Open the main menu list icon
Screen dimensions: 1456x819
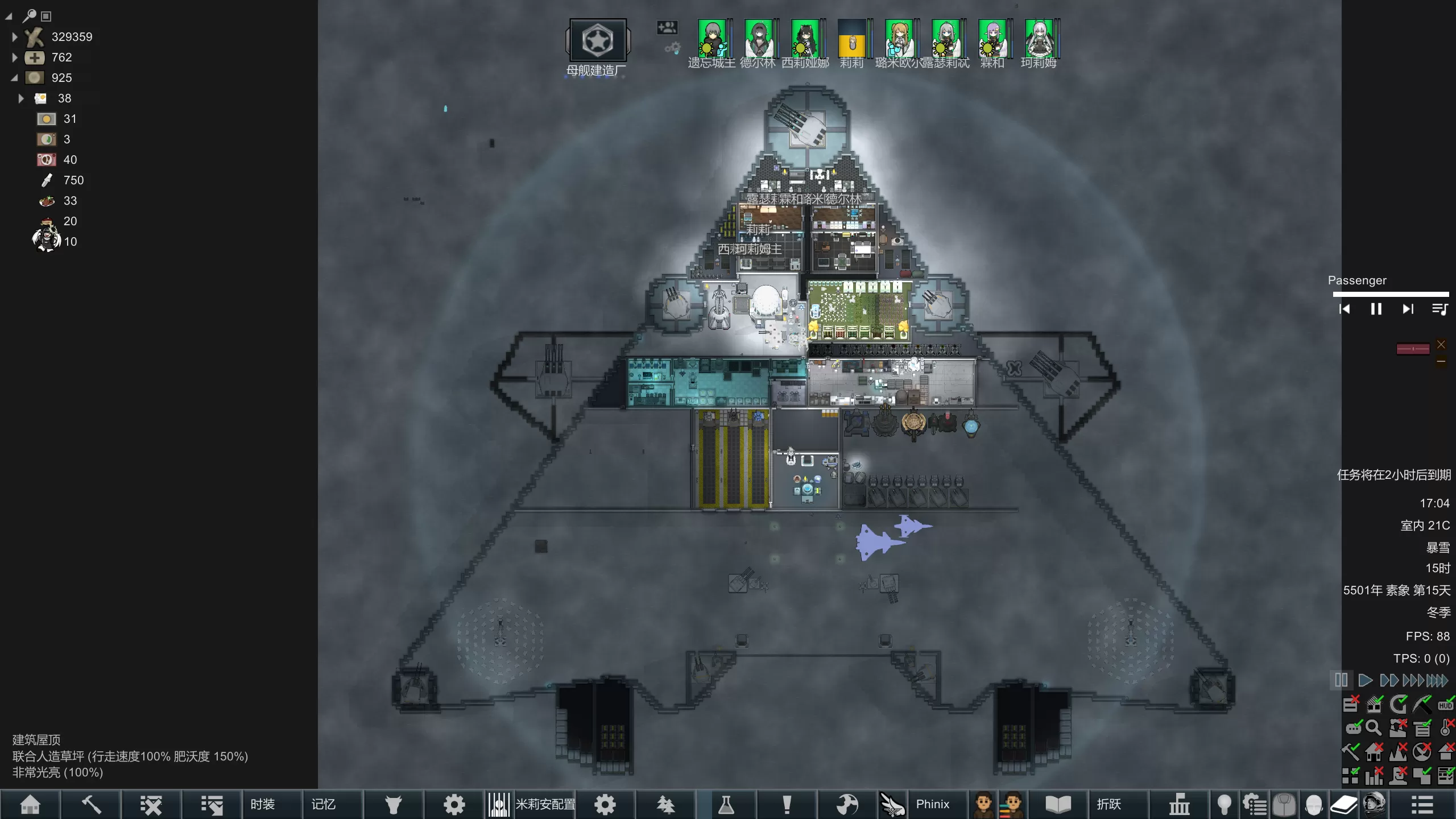[1422, 804]
